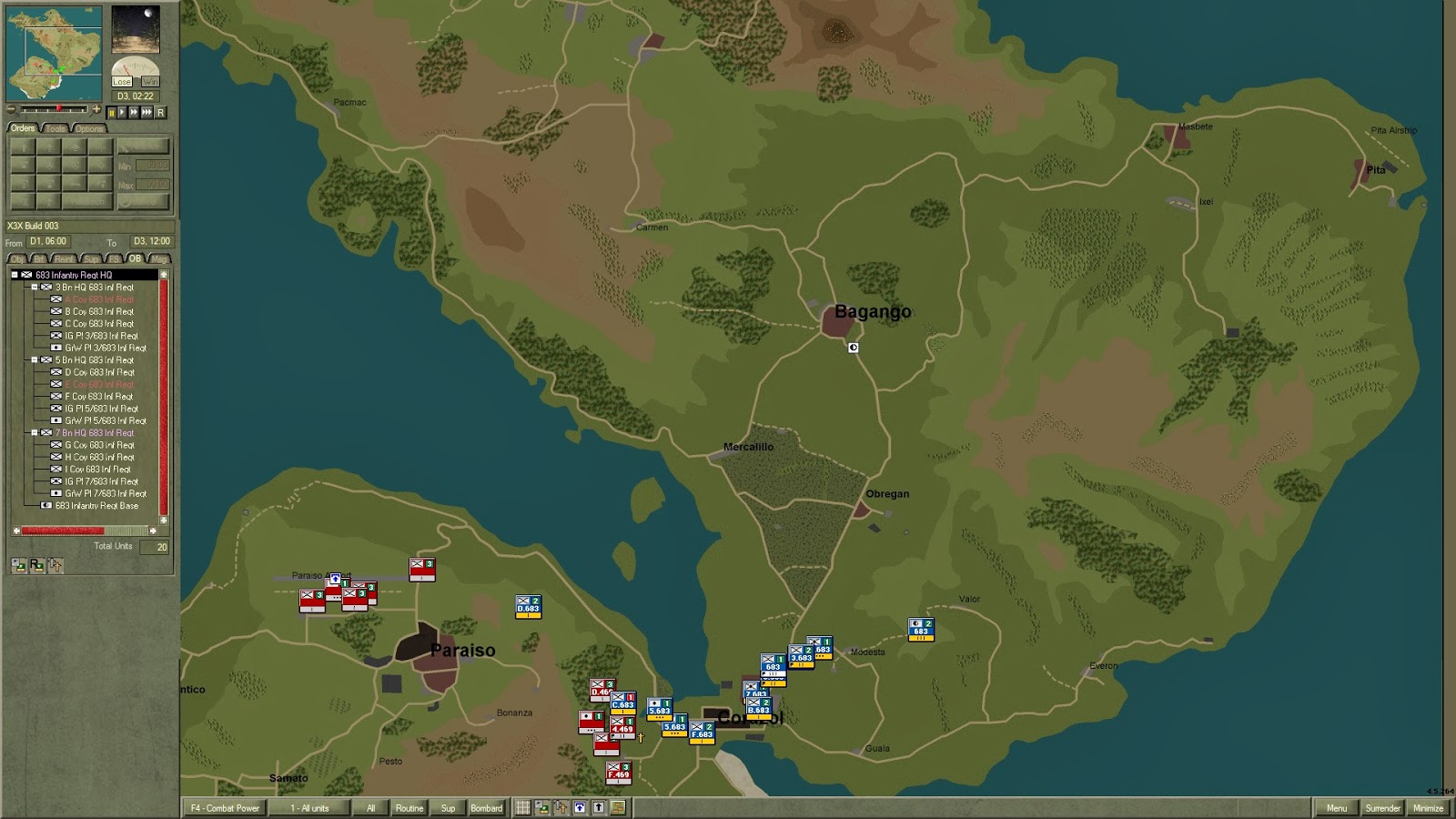The image size is (1456, 819).
Task: Click the F4 - Combat Power button
Action: pos(227,807)
